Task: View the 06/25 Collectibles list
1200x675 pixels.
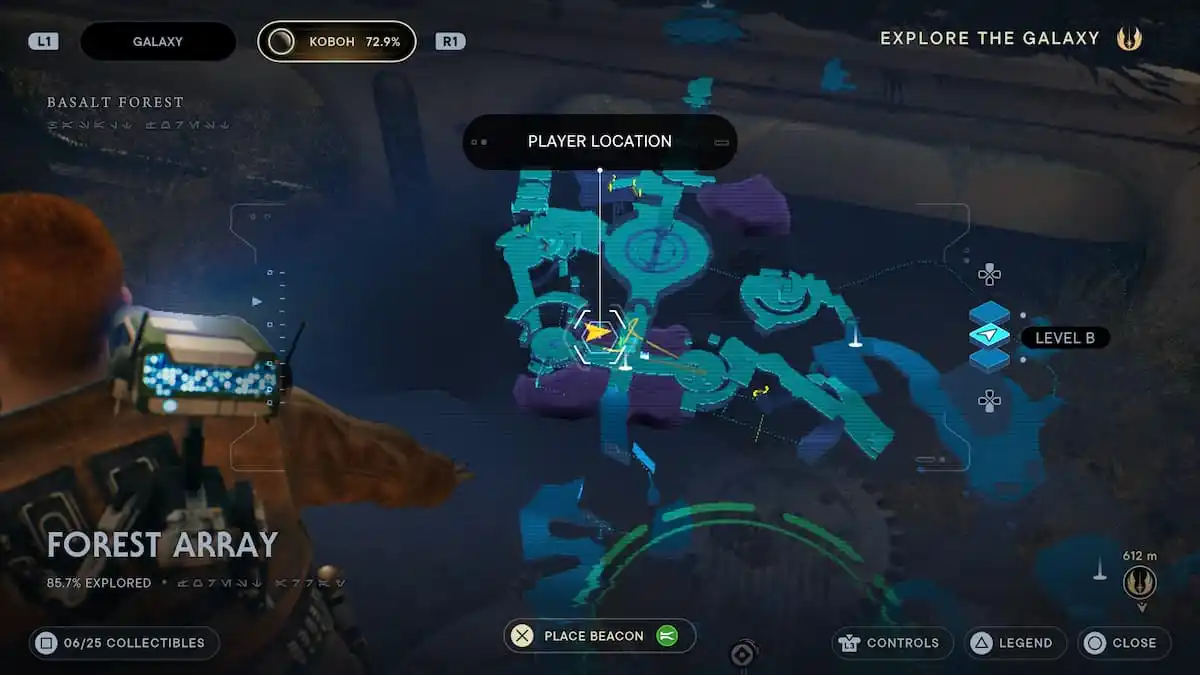Action: pos(125,643)
